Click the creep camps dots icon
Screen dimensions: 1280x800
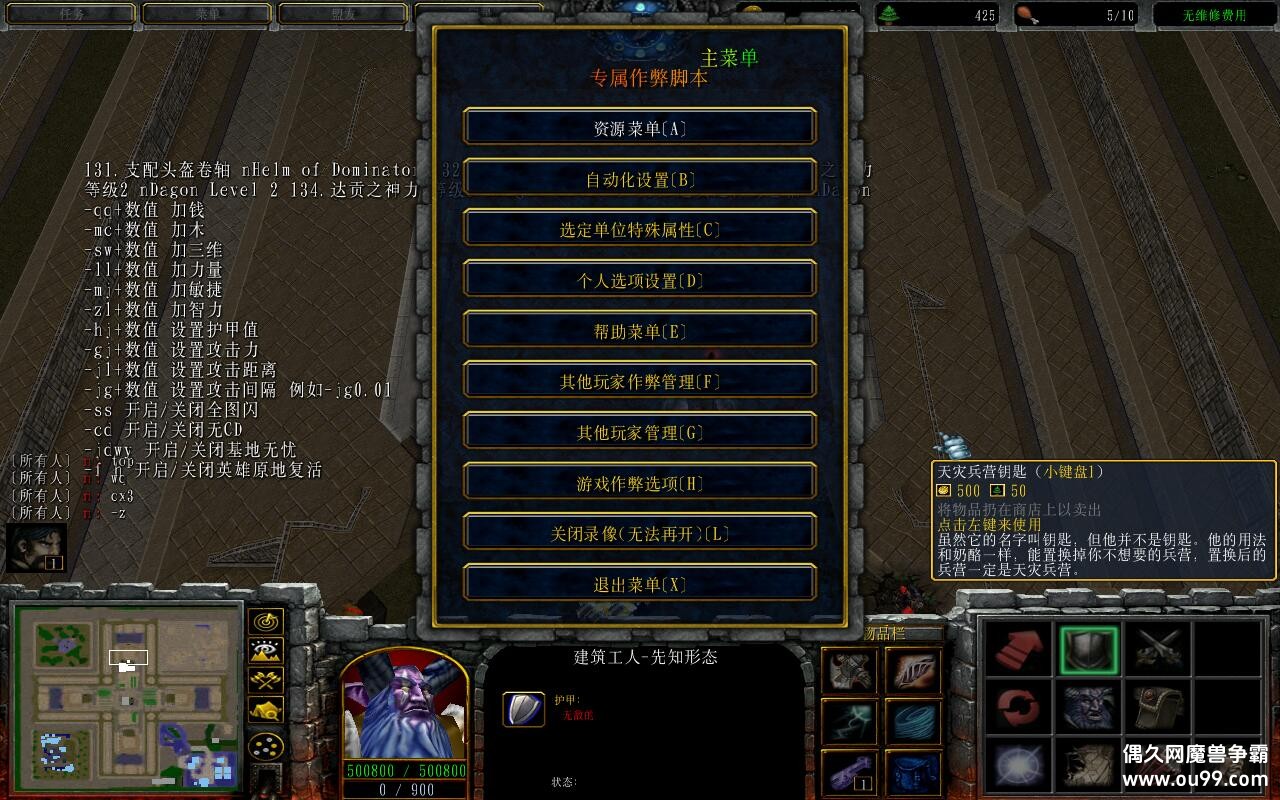(x=264, y=746)
